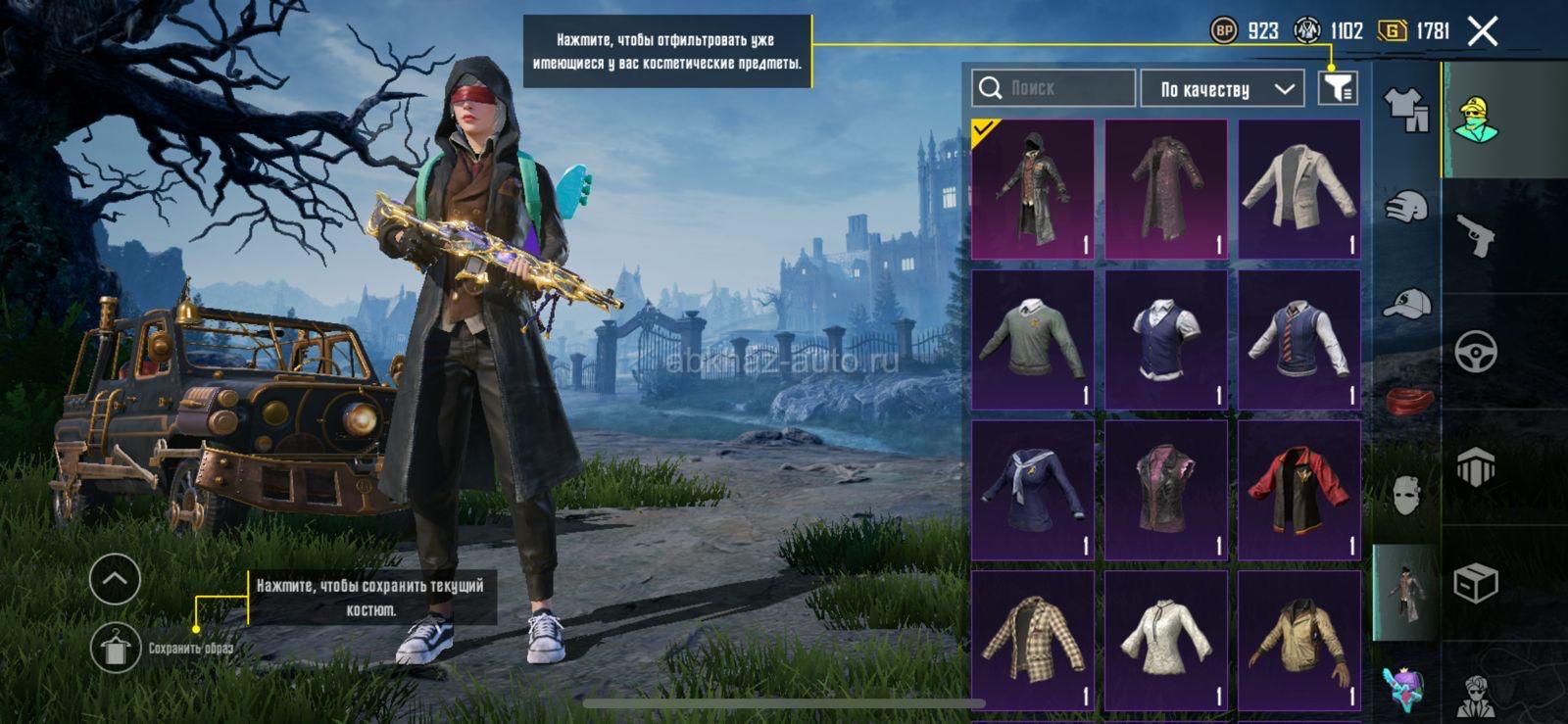Screen dimensions: 1568x724
Task: Choose the white blazer jacket item
Action: (x=1298, y=189)
